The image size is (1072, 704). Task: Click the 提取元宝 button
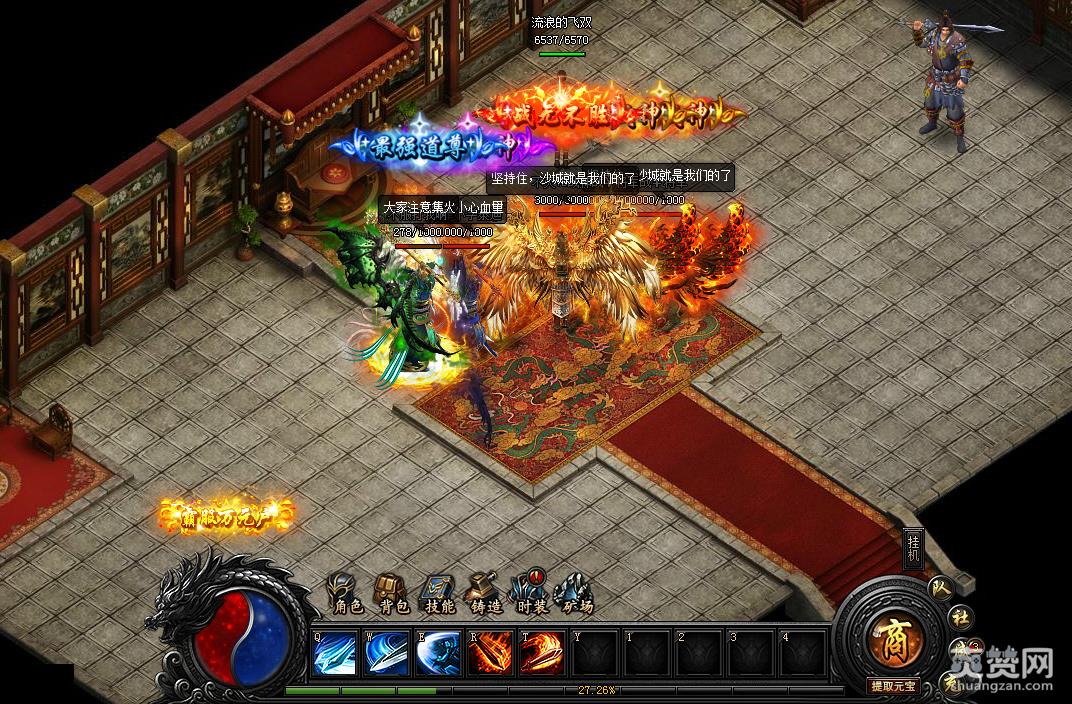pyautogui.click(x=891, y=686)
